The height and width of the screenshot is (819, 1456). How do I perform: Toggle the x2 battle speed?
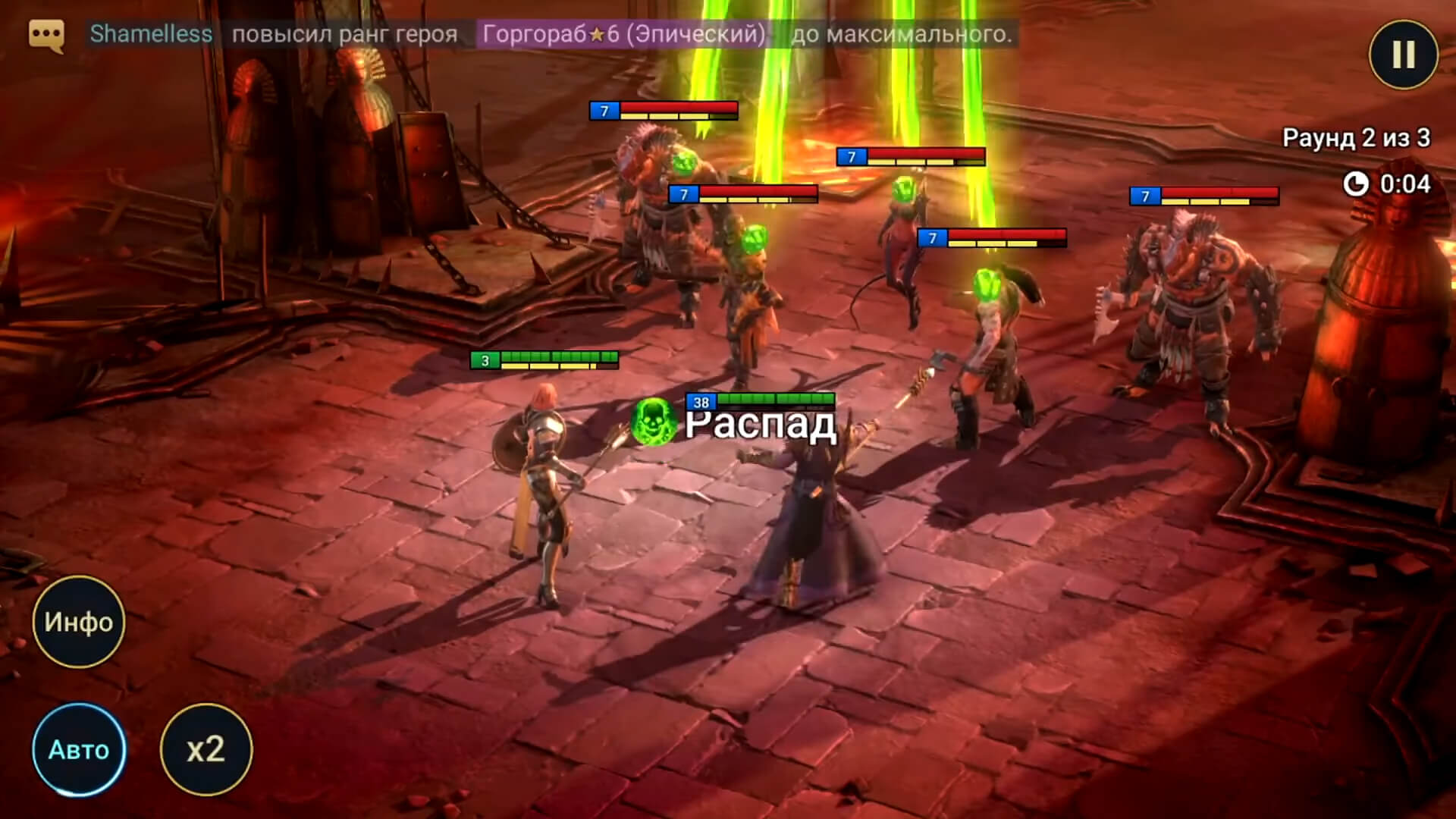click(206, 752)
